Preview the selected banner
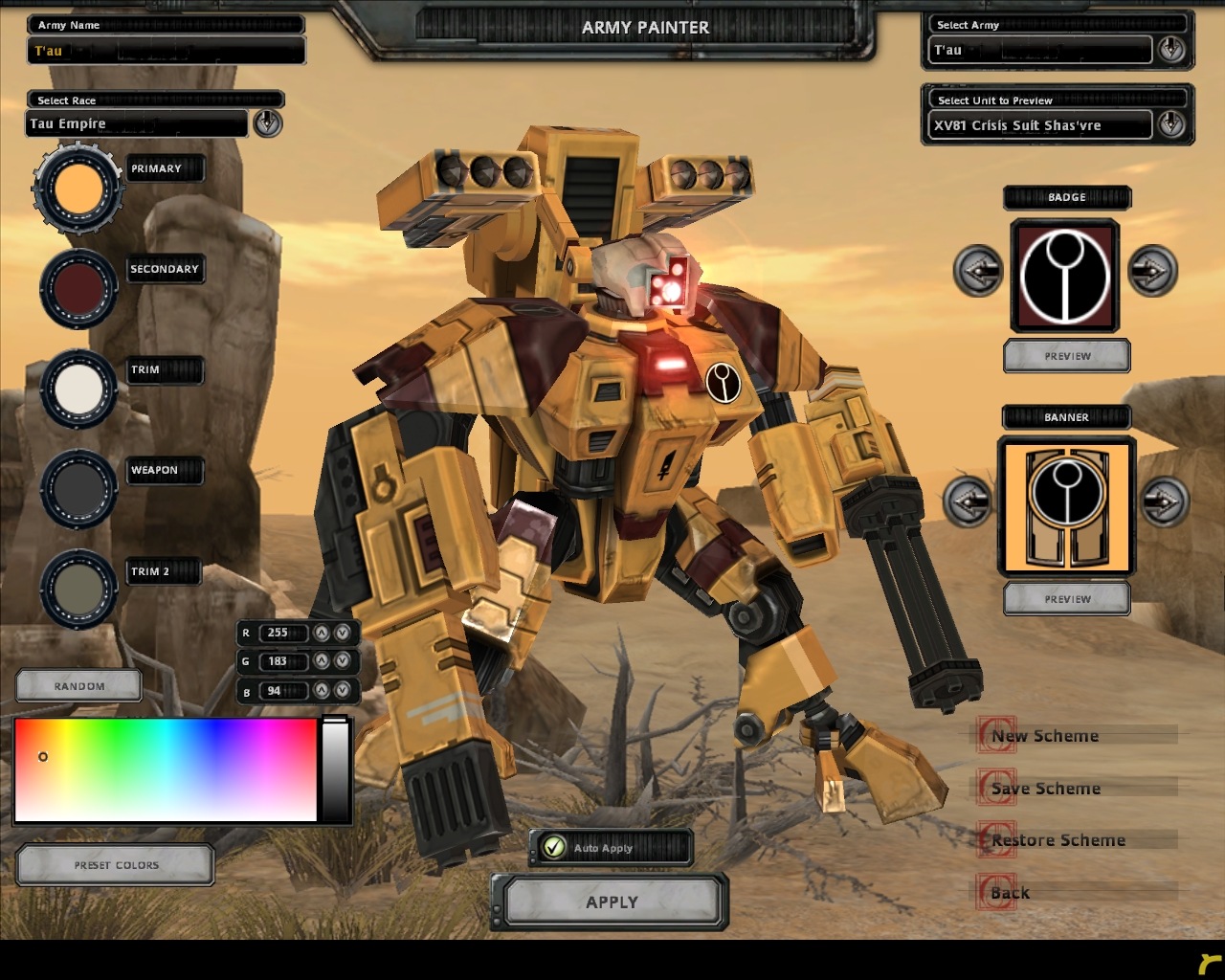The image size is (1225, 980). tap(1066, 599)
